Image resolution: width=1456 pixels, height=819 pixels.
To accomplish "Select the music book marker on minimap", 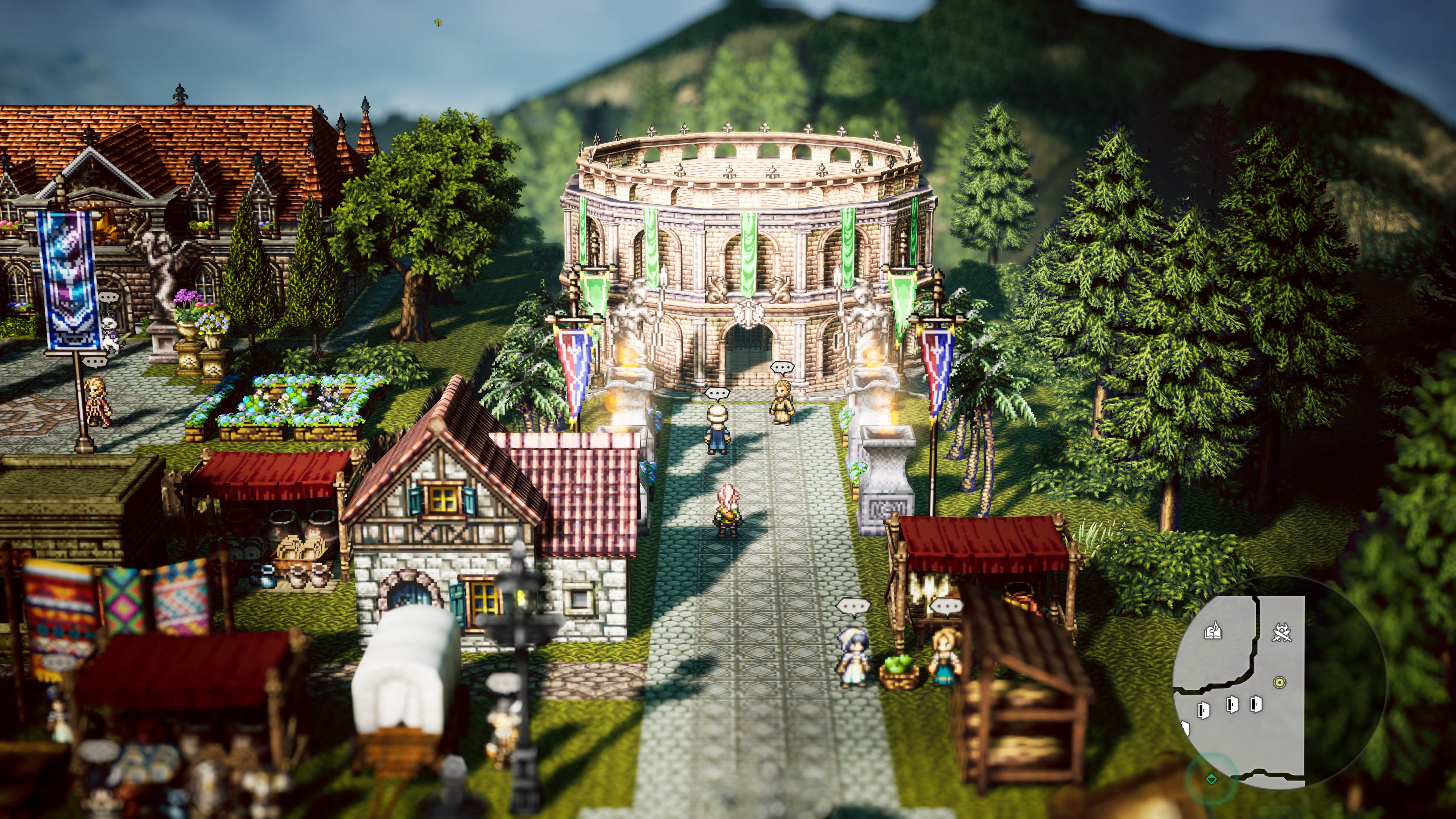I will tap(1213, 631).
